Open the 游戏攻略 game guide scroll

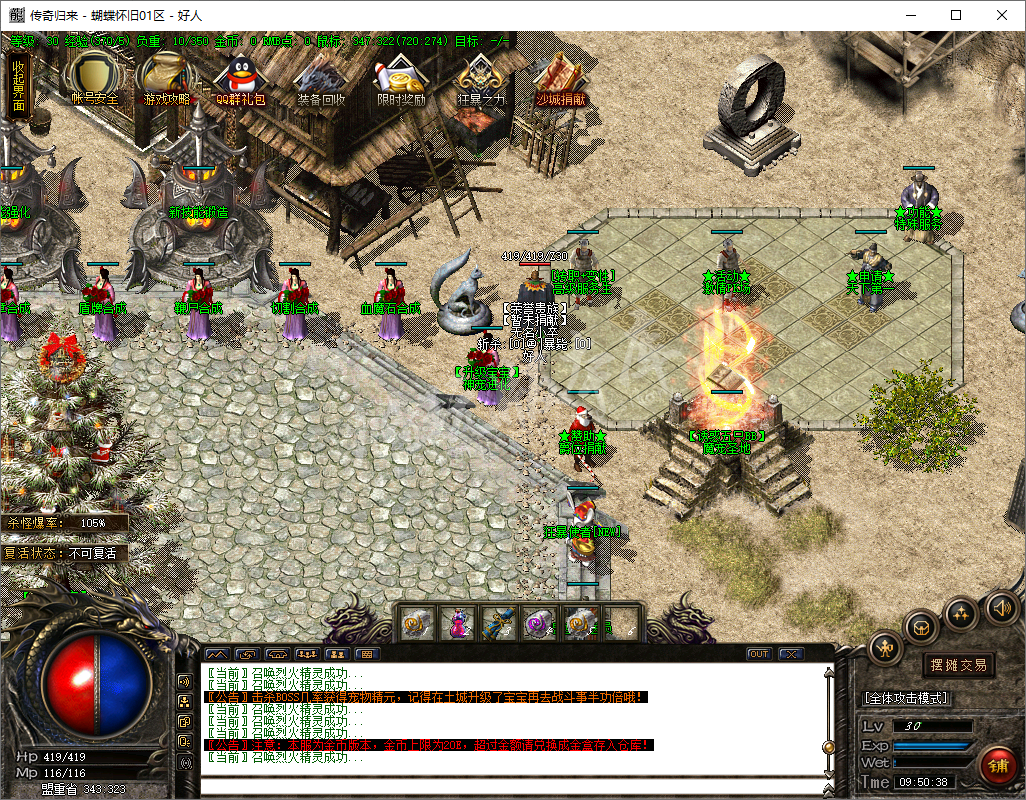(167, 78)
